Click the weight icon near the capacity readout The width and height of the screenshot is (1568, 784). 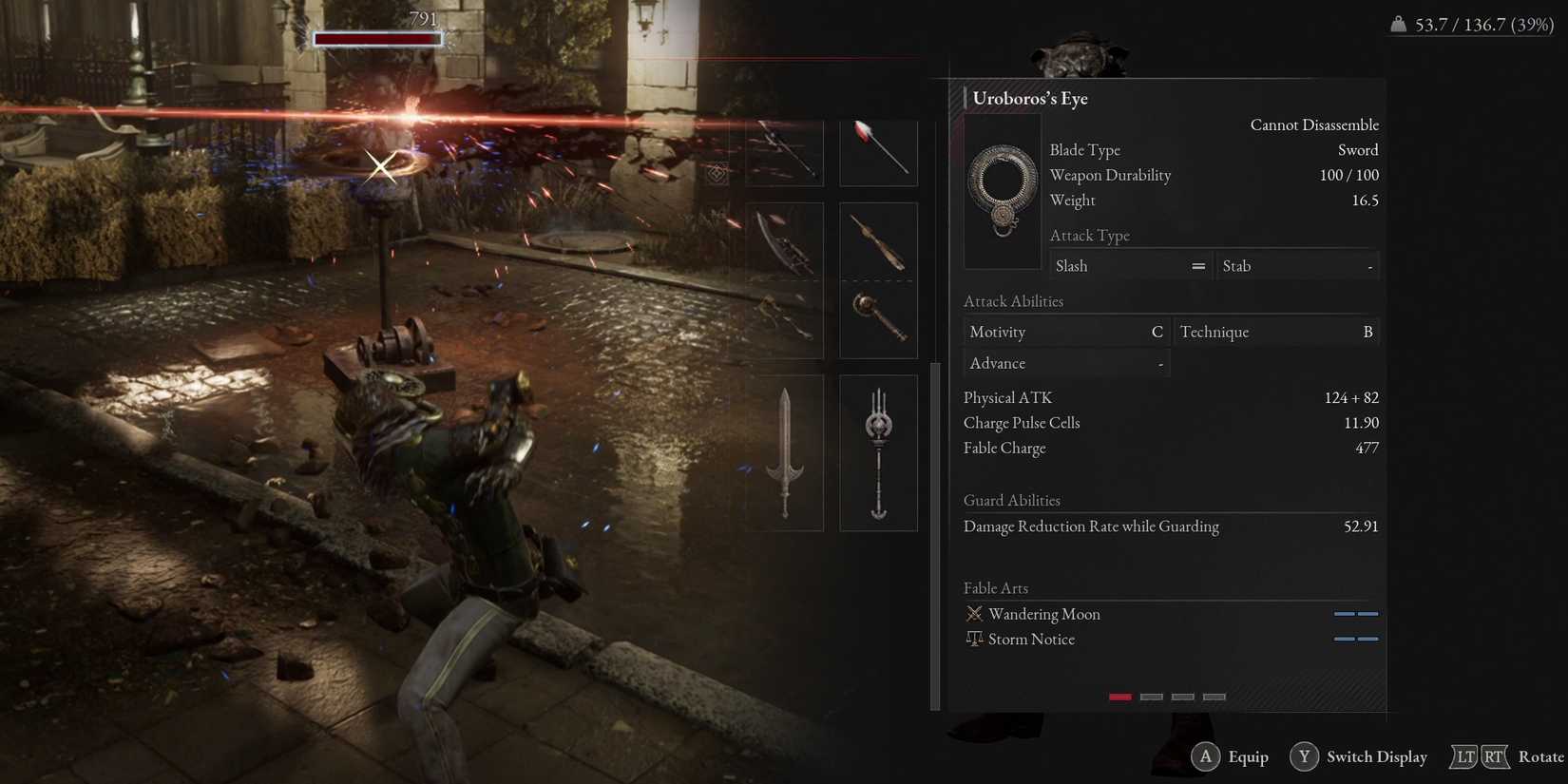tap(1397, 25)
